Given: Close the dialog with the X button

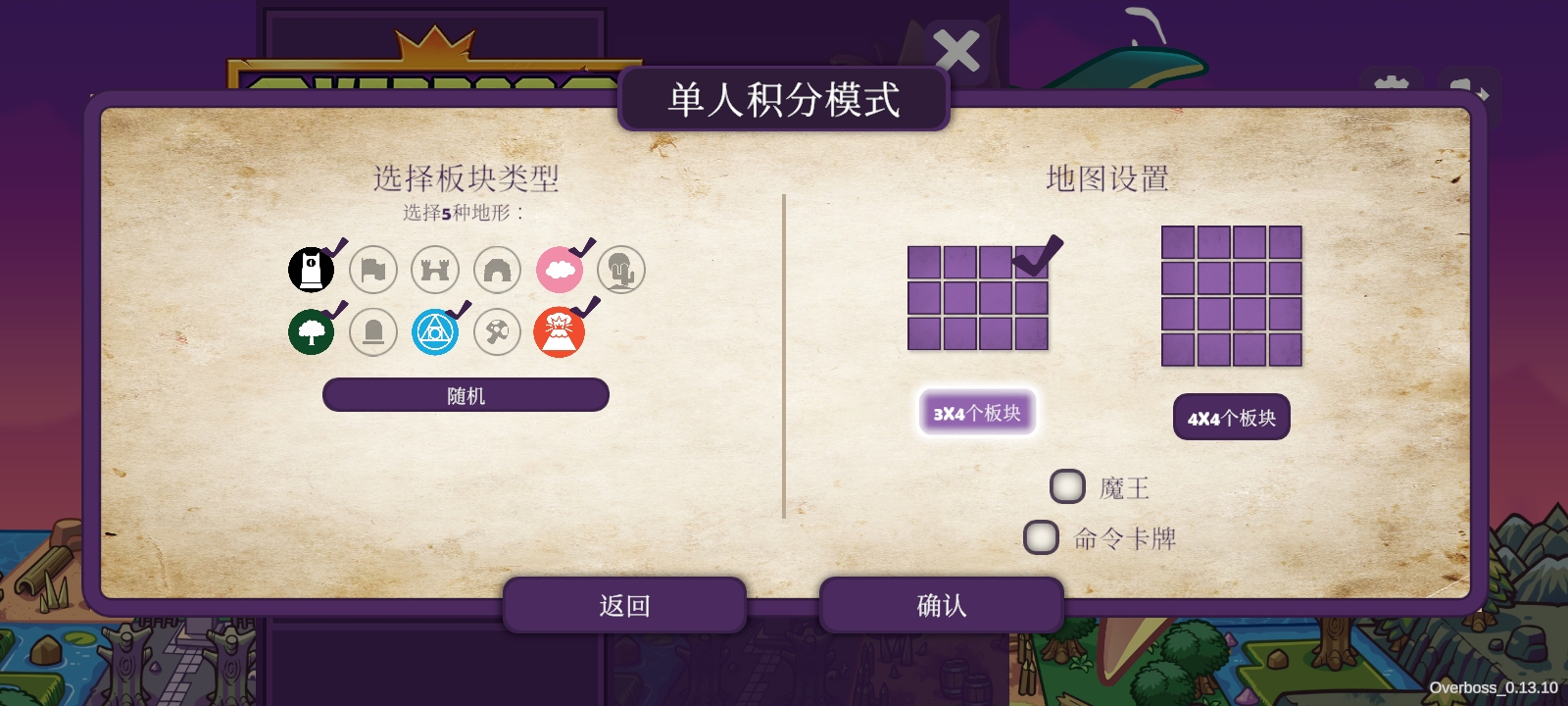Looking at the screenshot, I should 955,51.
